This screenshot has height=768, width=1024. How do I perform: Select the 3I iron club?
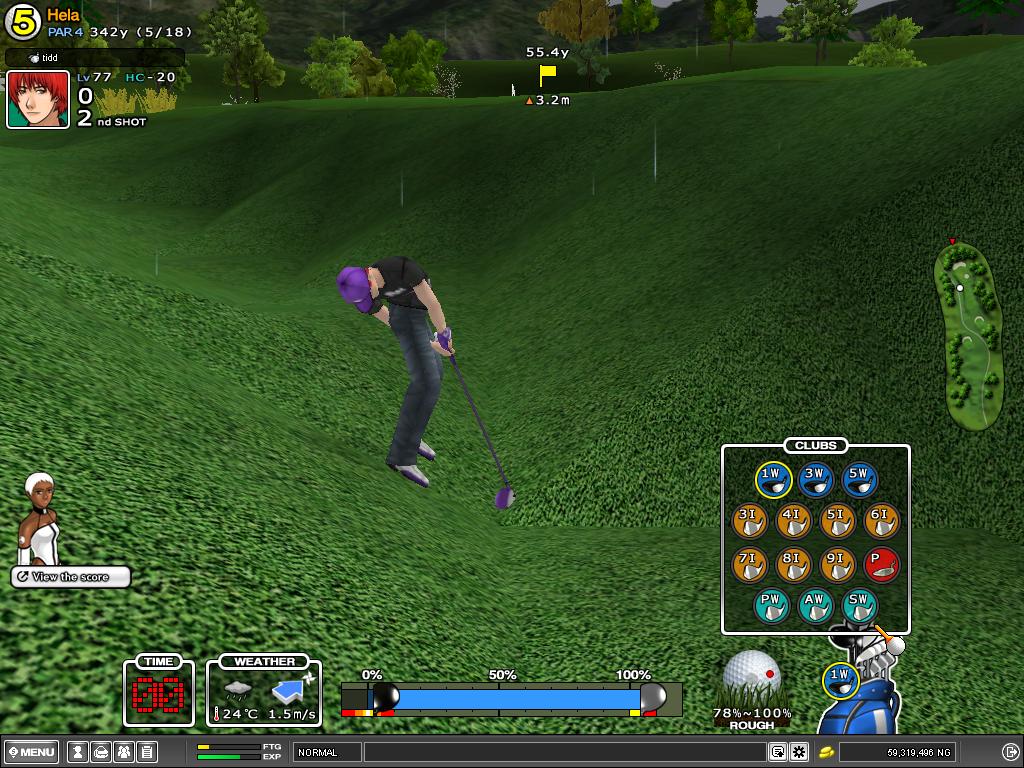(750, 522)
